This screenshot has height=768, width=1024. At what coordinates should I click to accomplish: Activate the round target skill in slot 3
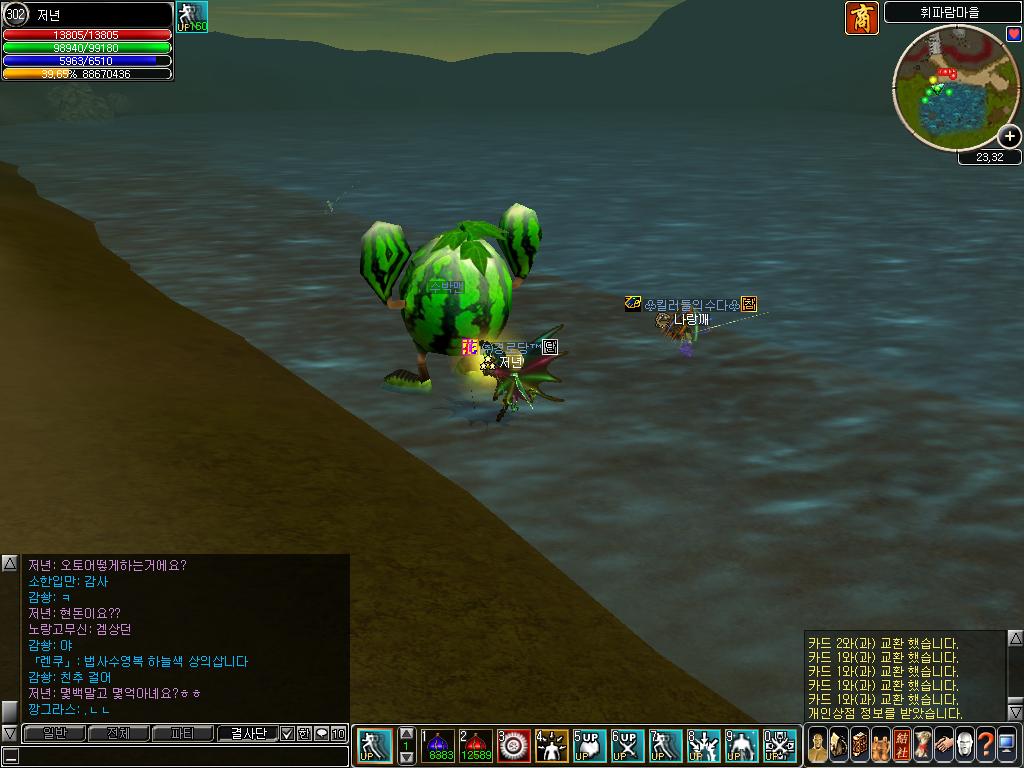tap(514, 746)
